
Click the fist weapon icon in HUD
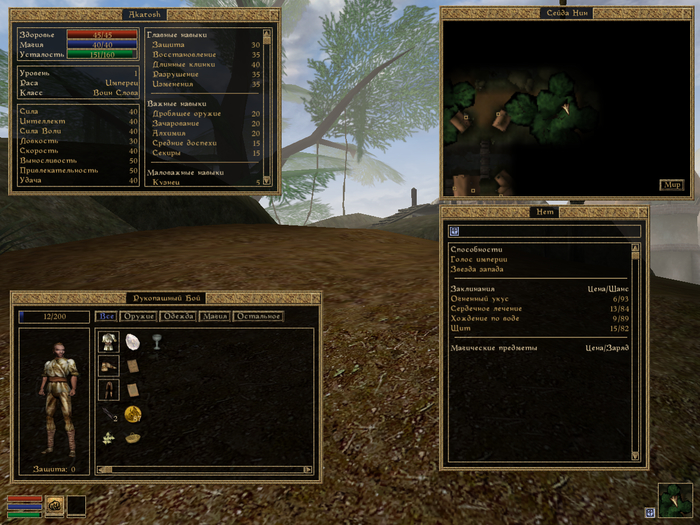coord(54,505)
